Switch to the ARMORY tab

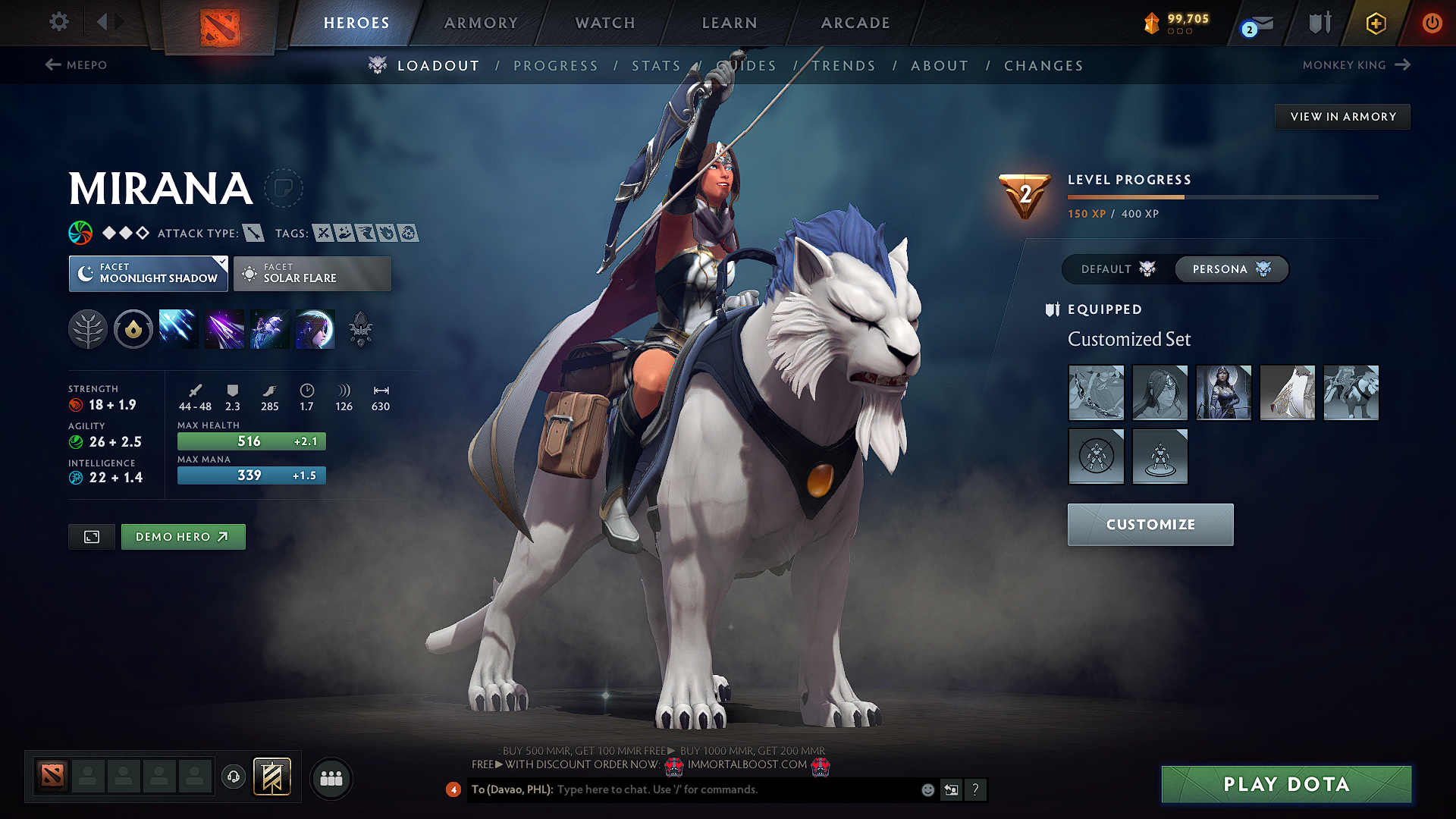tap(481, 23)
